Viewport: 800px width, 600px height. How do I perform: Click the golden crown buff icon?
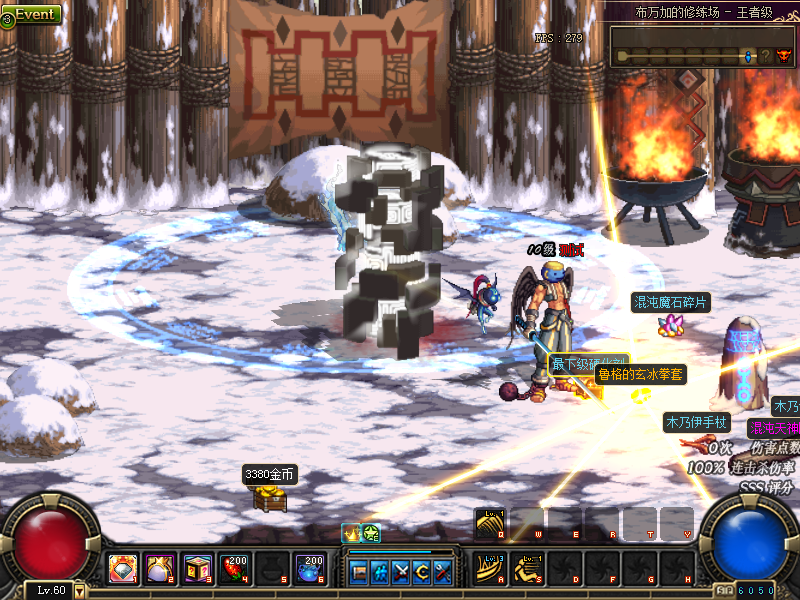pos(351,534)
